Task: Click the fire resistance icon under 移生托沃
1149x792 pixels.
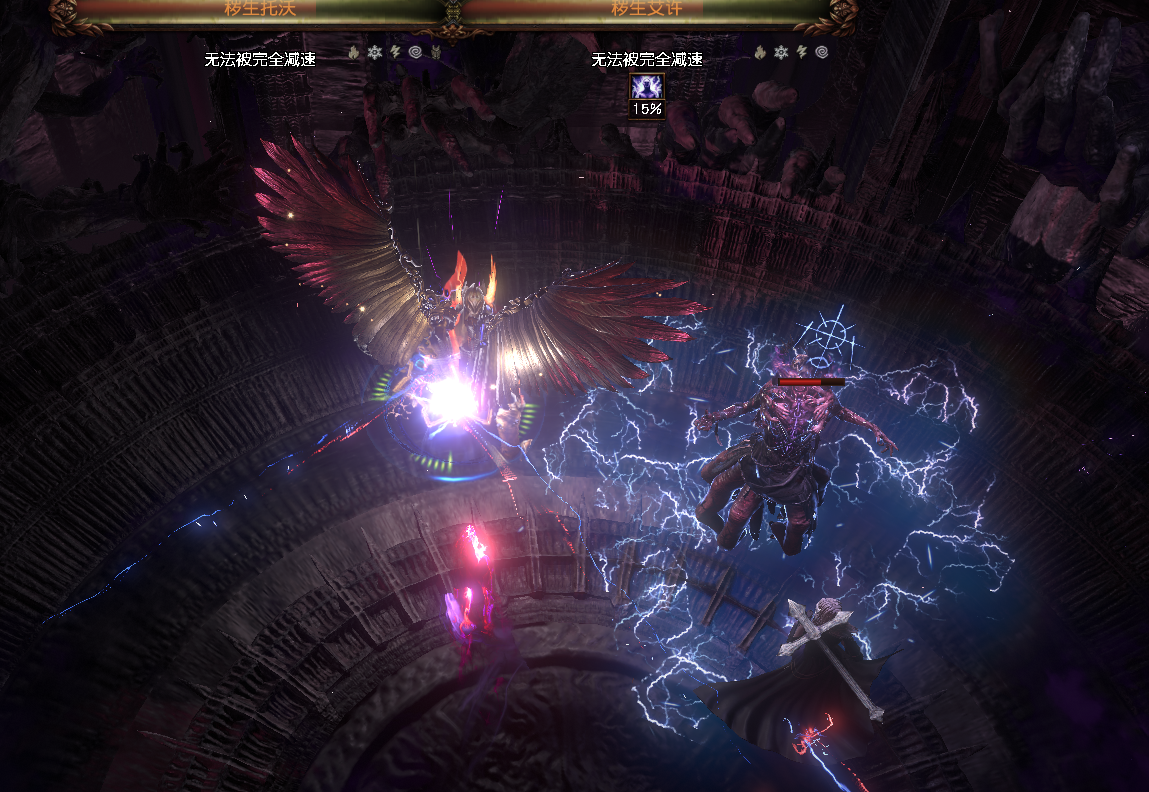Action: coord(354,52)
